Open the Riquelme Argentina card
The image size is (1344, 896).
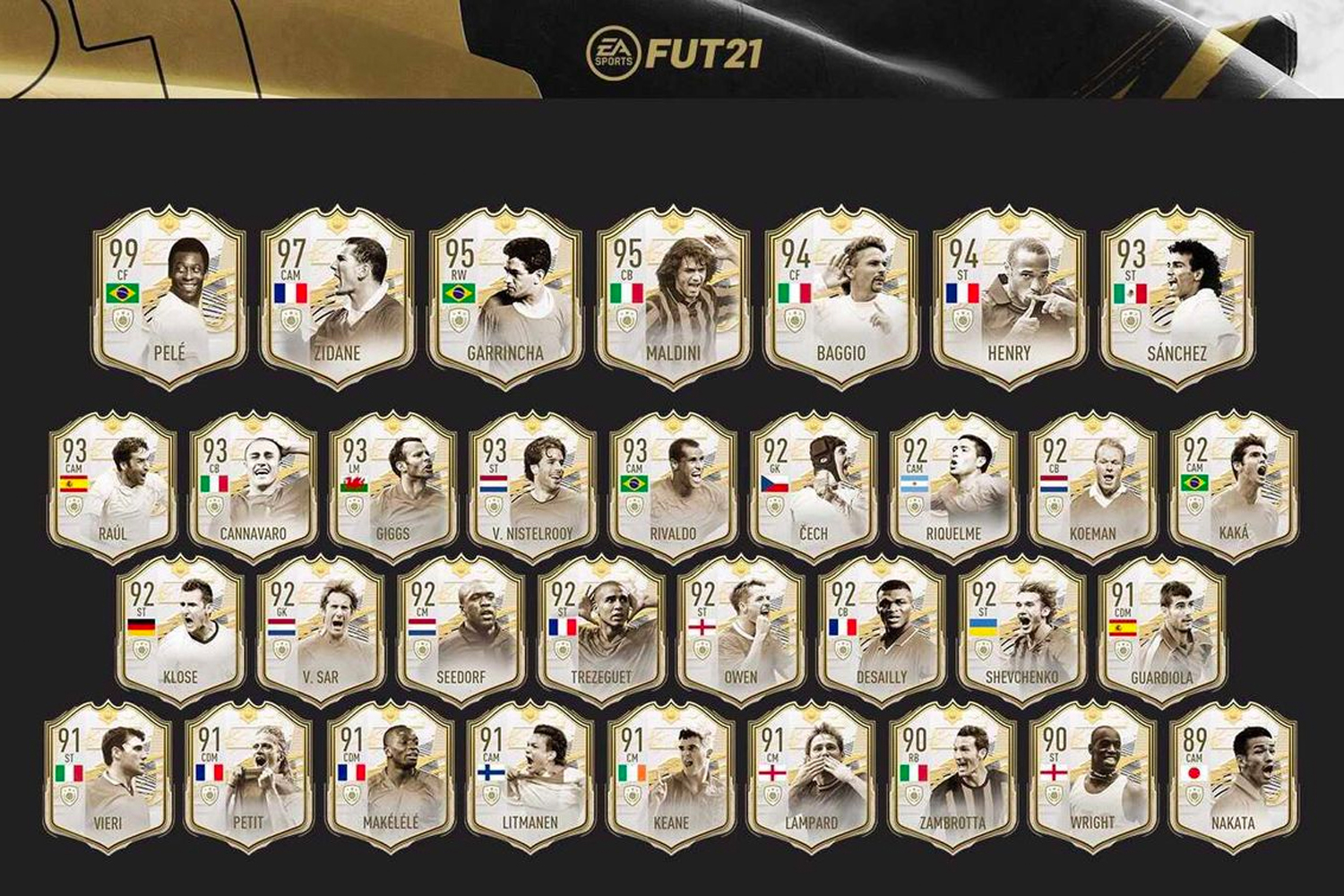tap(953, 488)
